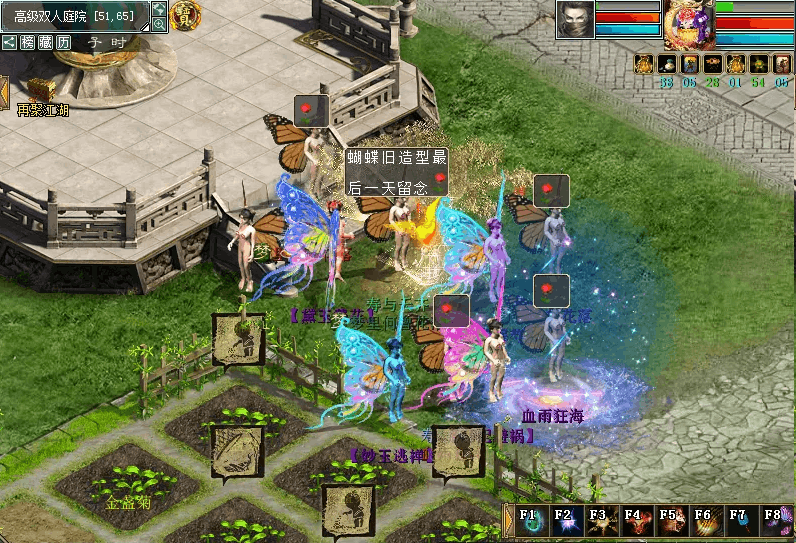Open the 历 calendar button
Image resolution: width=796 pixels, height=543 pixels.
(x=63, y=42)
